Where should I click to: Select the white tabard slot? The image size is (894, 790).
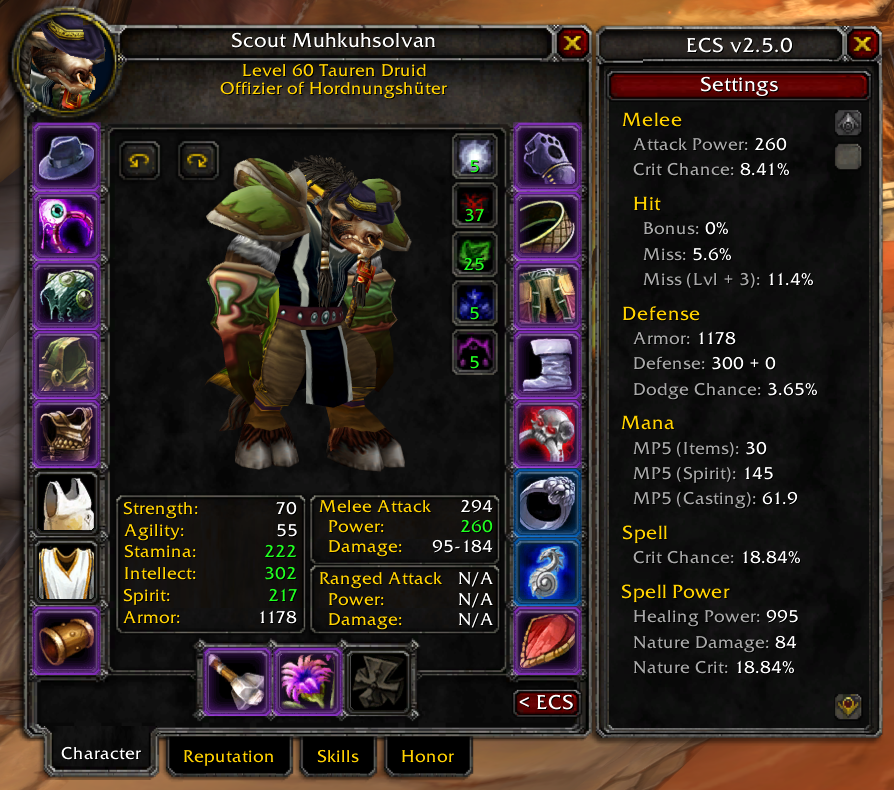click(x=67, y=569)
